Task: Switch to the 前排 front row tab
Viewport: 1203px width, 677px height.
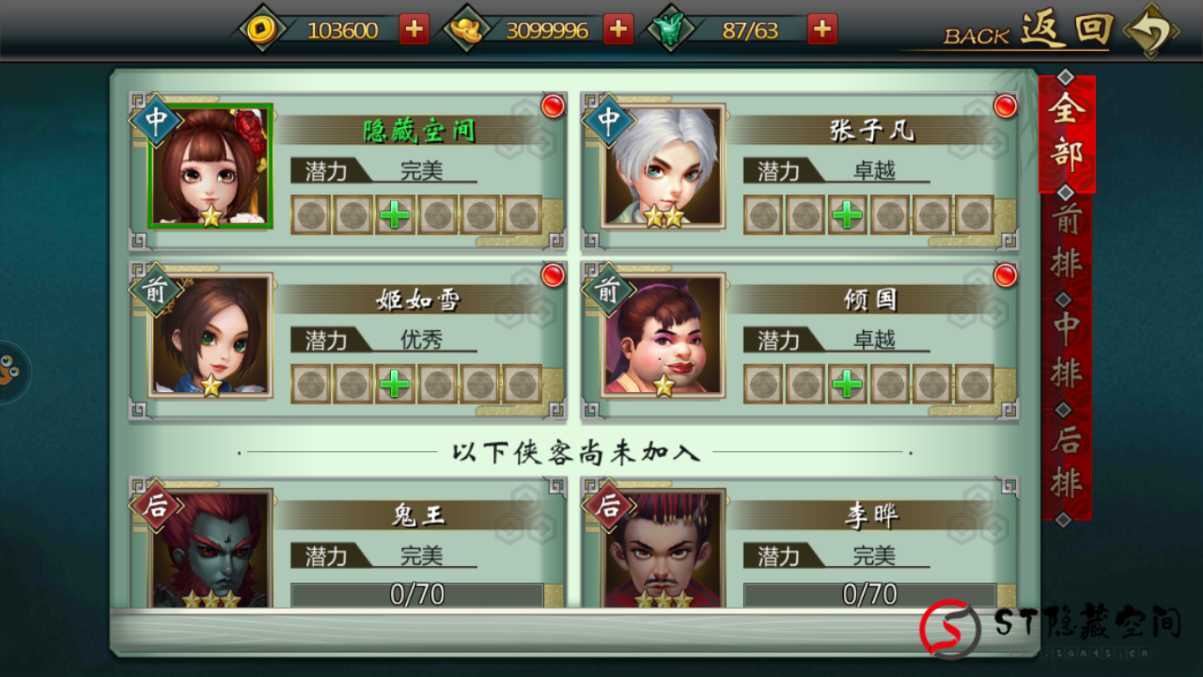Action: coord(1066,243)
